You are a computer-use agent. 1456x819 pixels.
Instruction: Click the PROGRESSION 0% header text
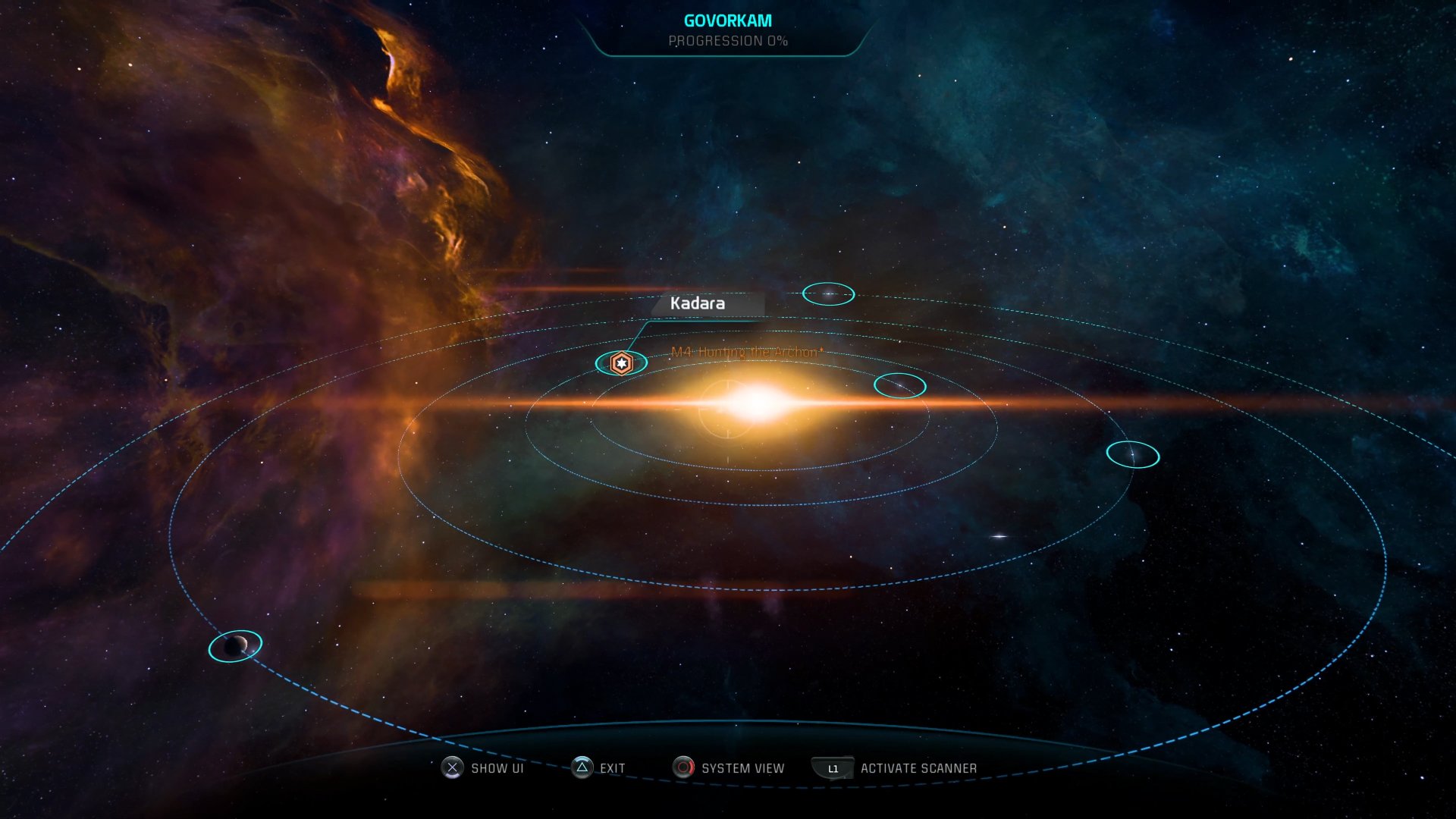pyautogui.click(x=727, y=42)
